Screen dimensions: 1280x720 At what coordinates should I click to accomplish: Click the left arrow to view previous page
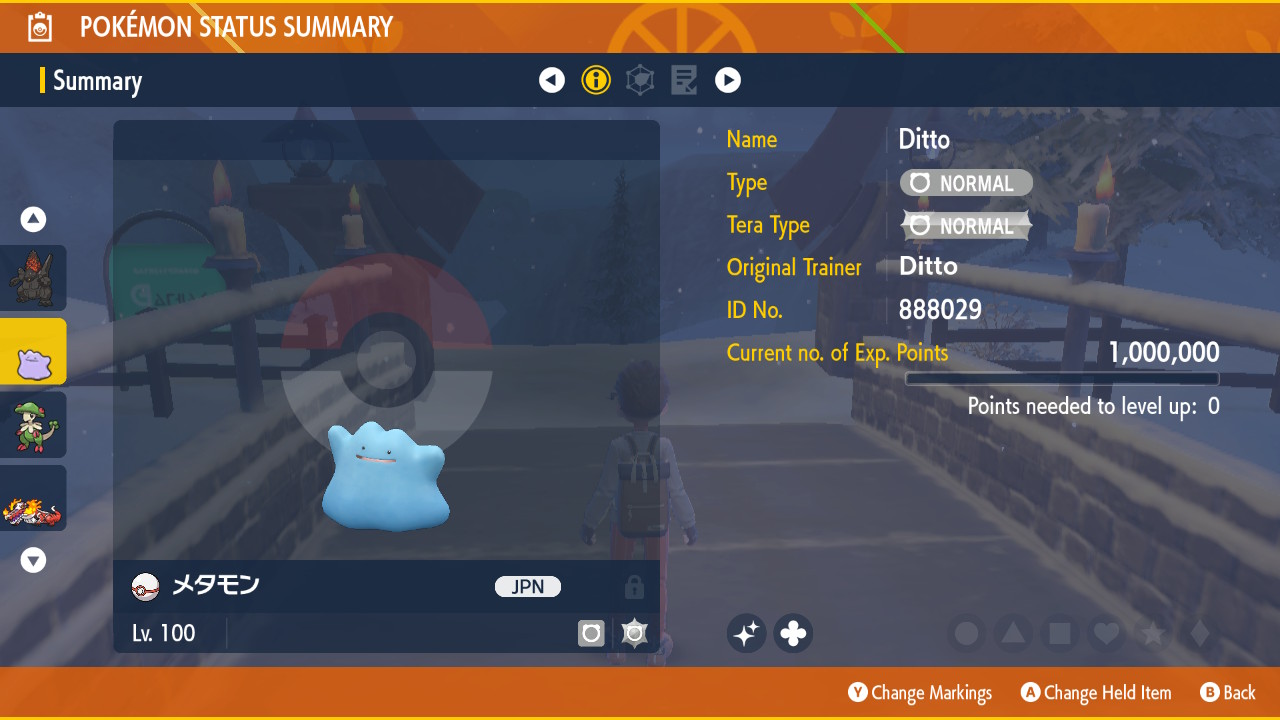(x=552, y=80)
